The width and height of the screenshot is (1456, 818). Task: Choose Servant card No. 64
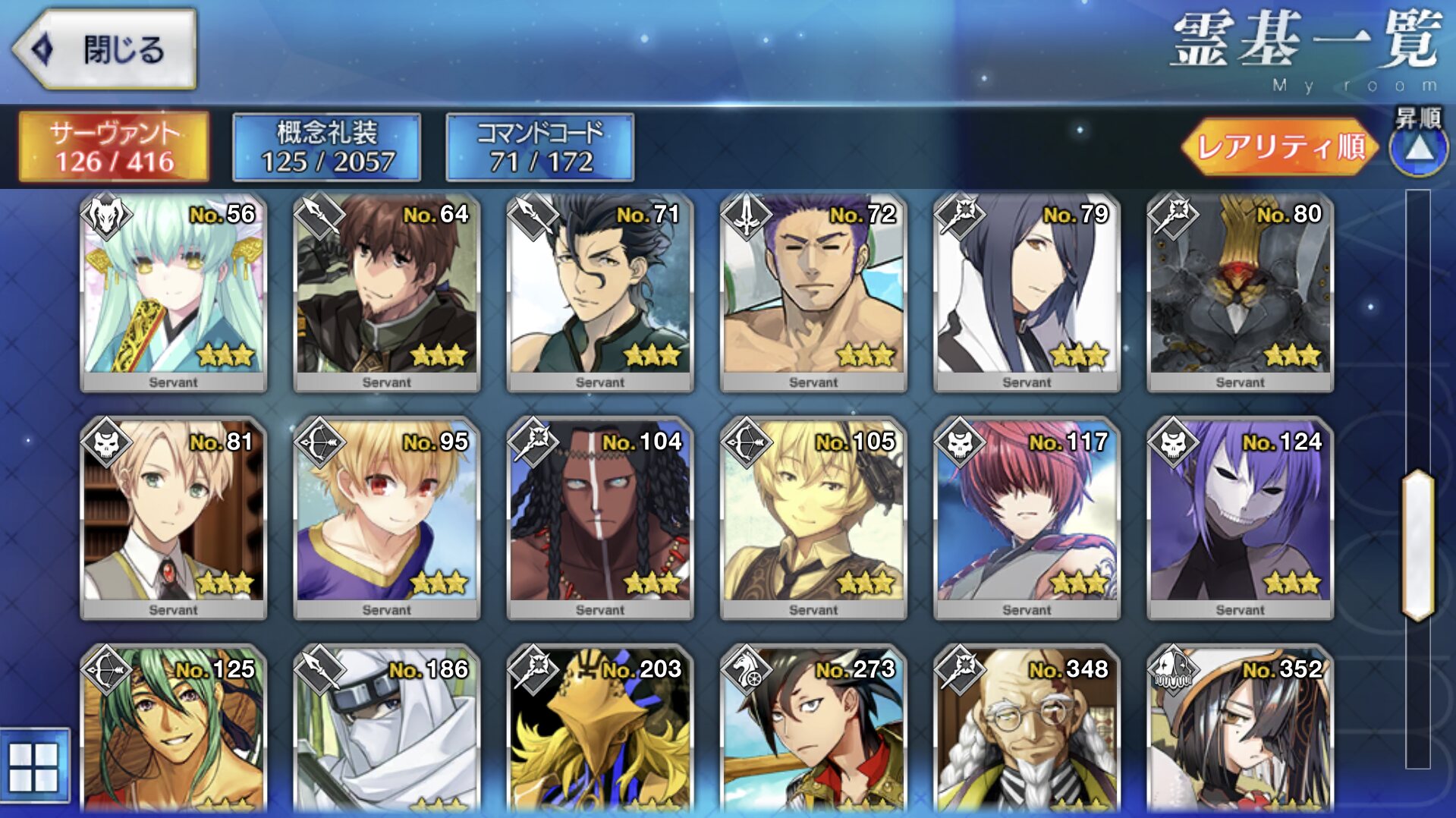tap(387, 292)
